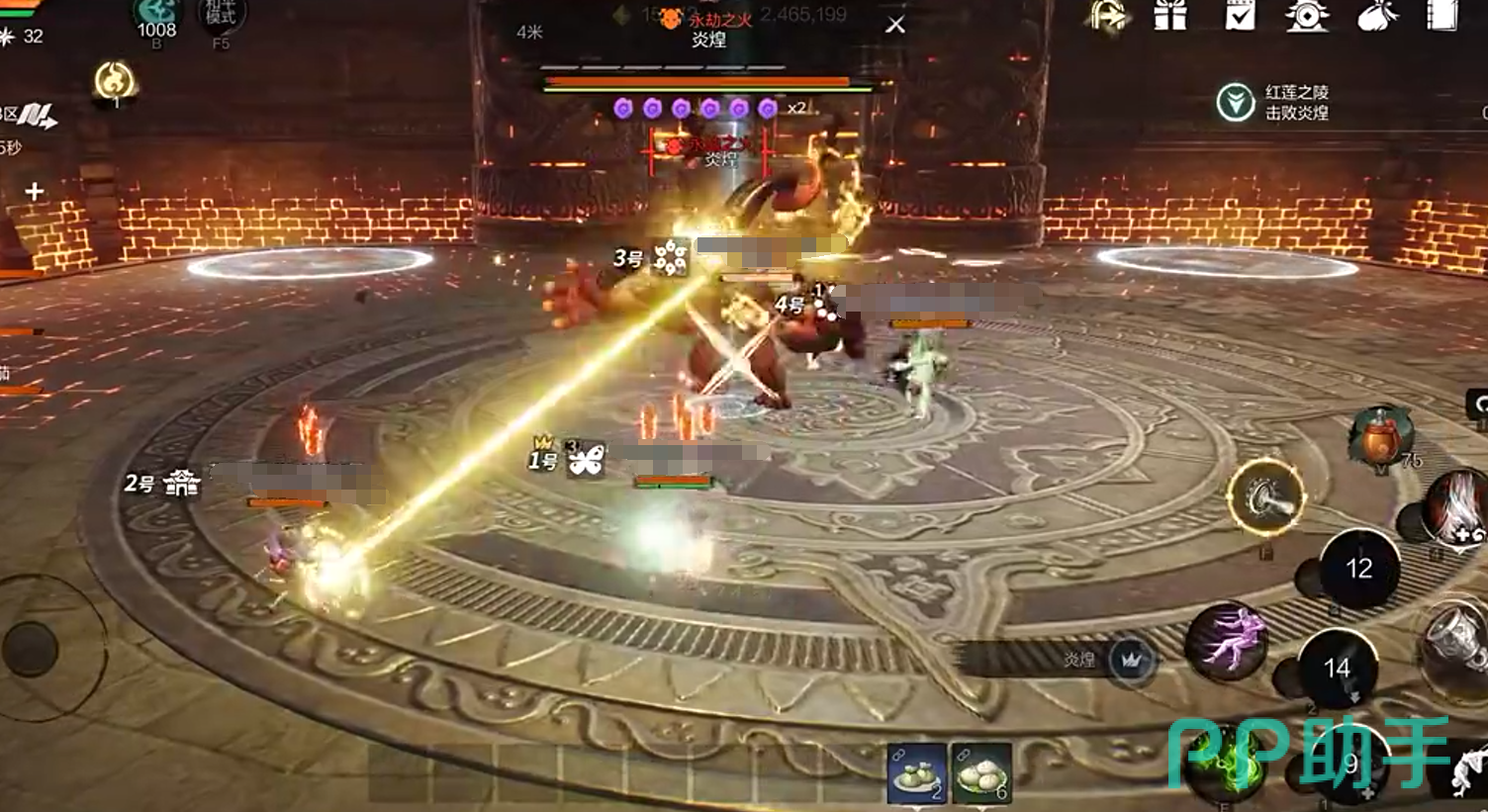Activate the purple dash figure skill
Viewport: 1488px width, 812px height.
(1228, 640)
